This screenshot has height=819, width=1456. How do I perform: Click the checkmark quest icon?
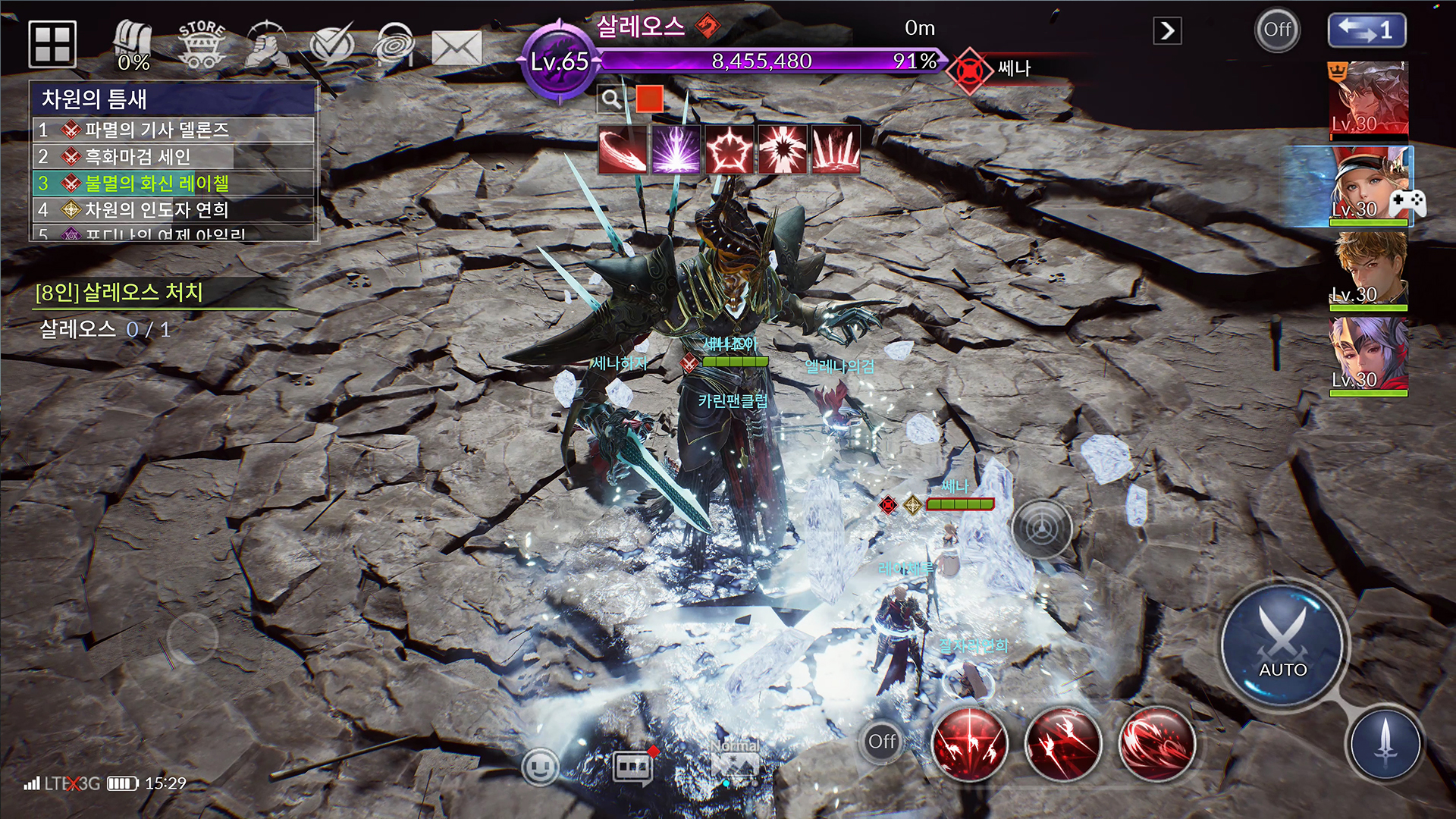[331, 45]
